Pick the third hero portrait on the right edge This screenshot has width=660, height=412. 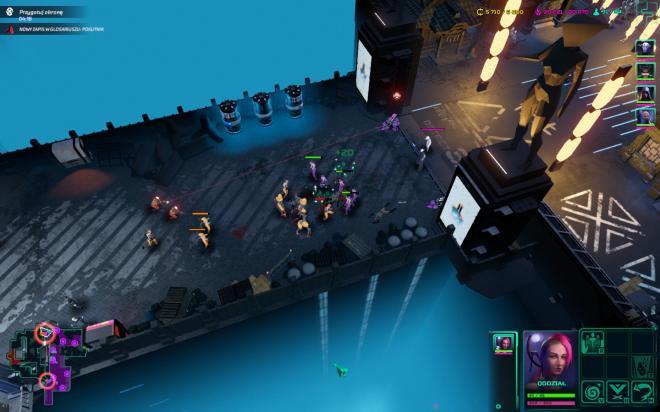point(646,94)
